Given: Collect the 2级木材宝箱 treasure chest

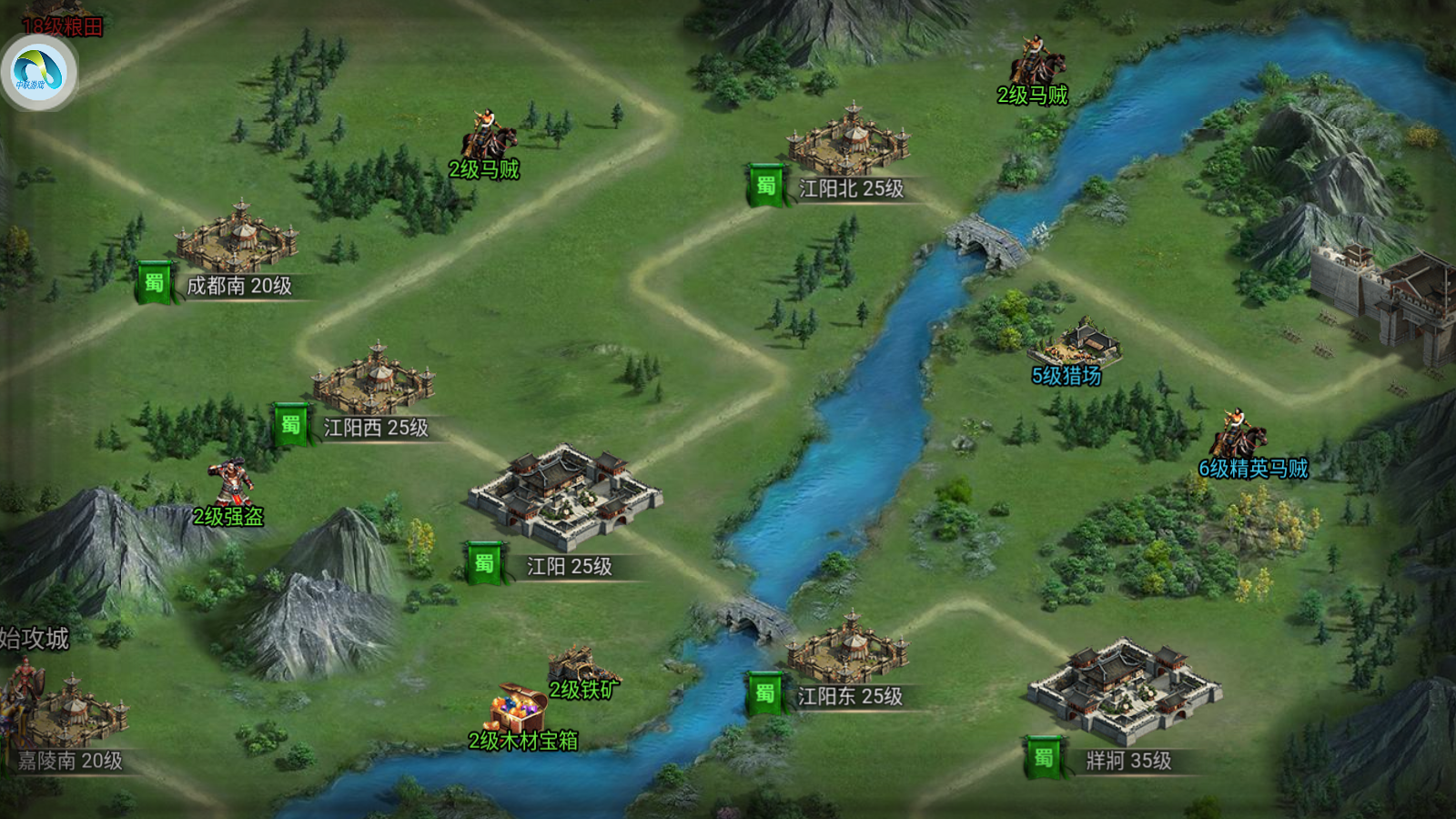Looking at the screenshot, I should [x=521, y=708].
